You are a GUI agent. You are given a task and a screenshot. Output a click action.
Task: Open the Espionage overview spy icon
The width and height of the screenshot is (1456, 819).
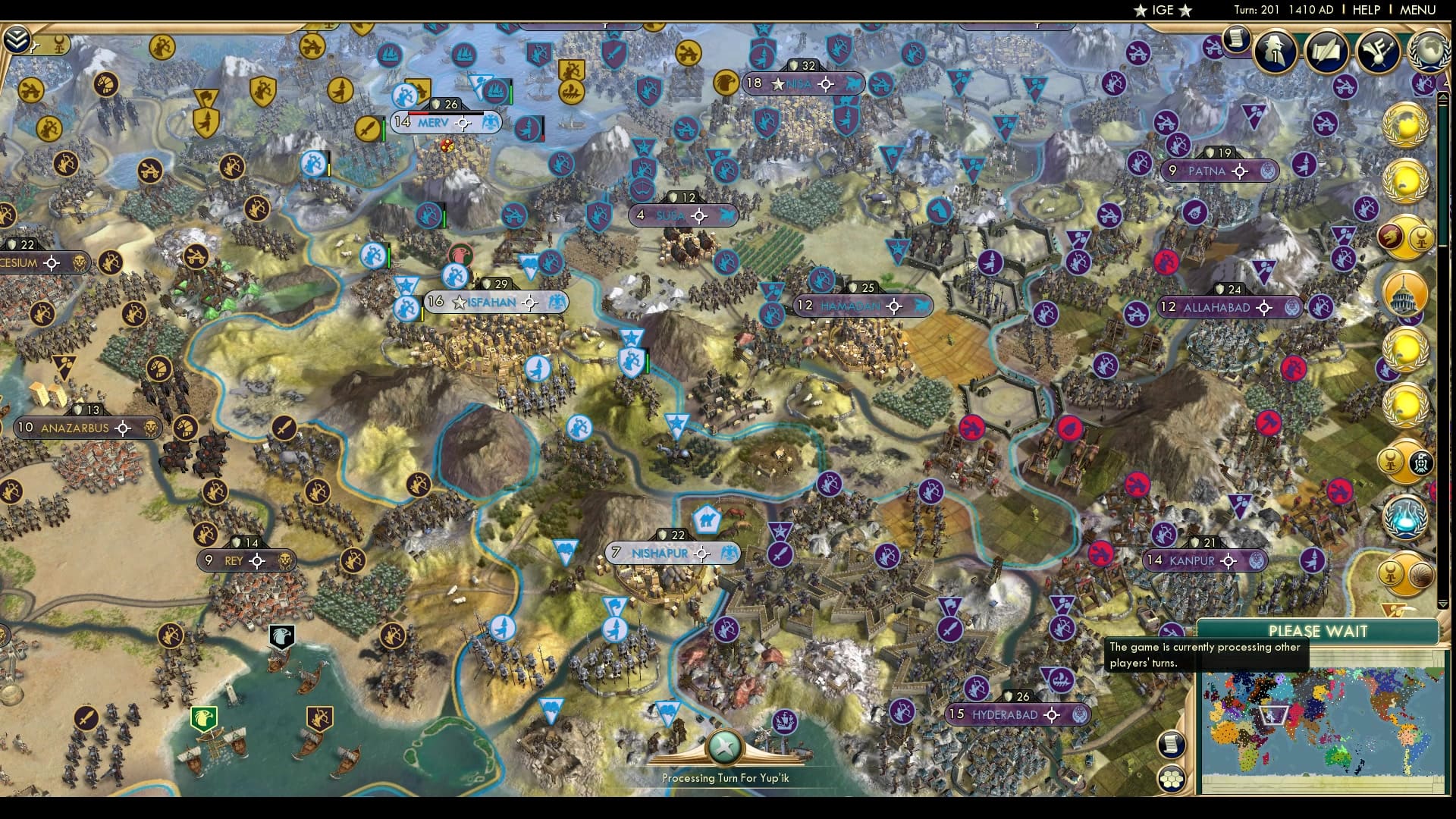[1276, 53]
